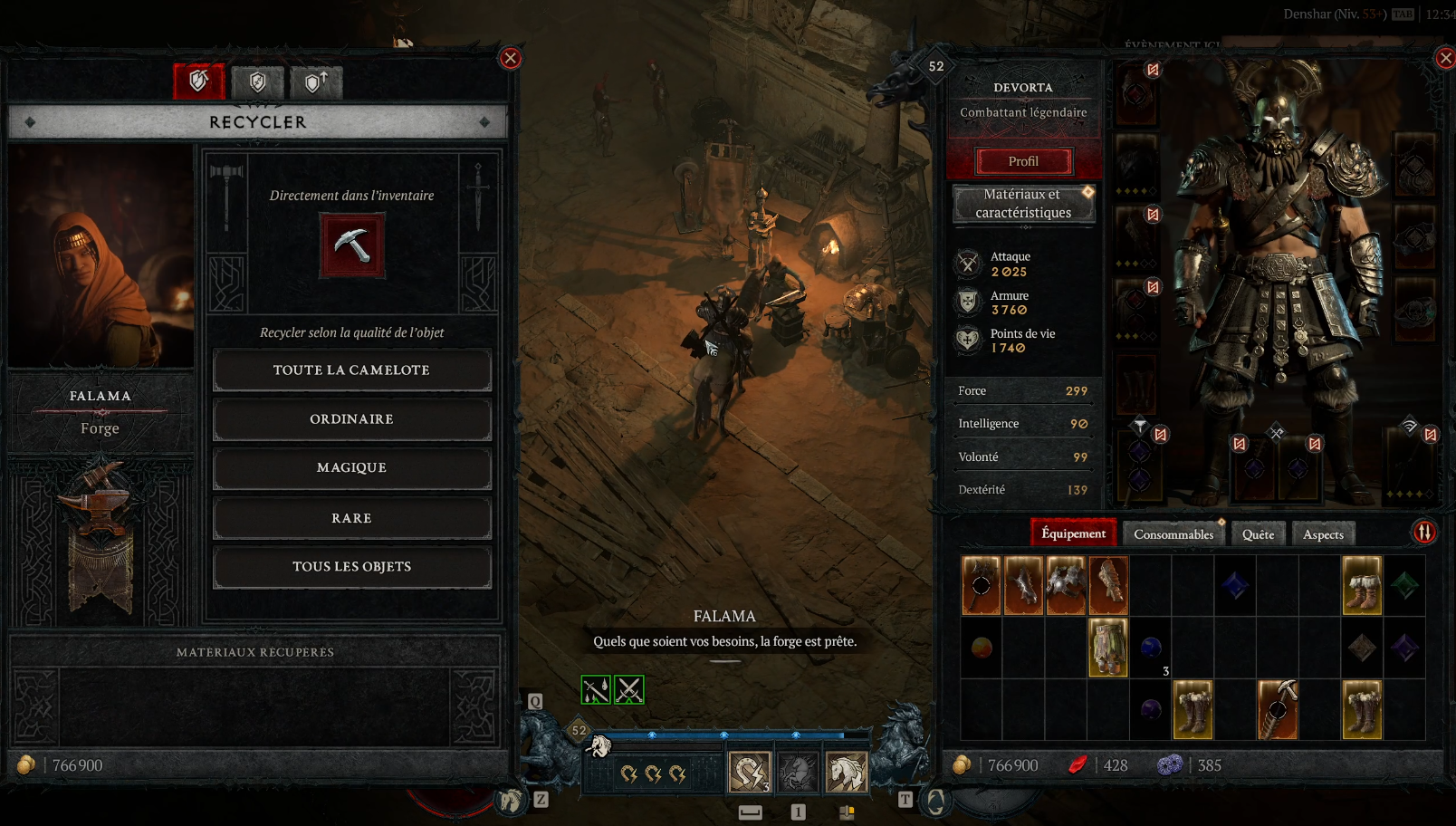This screenshot has height=826, width=1456.
Task: Click Tous les objets to recycle everything
Action: pyautogui.click(x=351, y=567)
